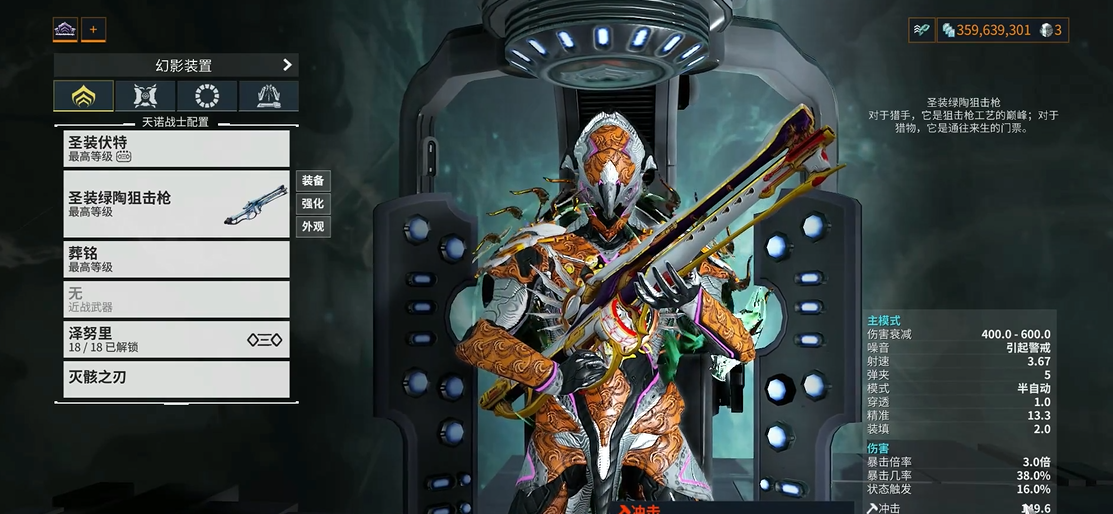This screenshot has height=514, width=1113.
Task: Select the 葬铭 secondary weapon slot
Action: 176,259
